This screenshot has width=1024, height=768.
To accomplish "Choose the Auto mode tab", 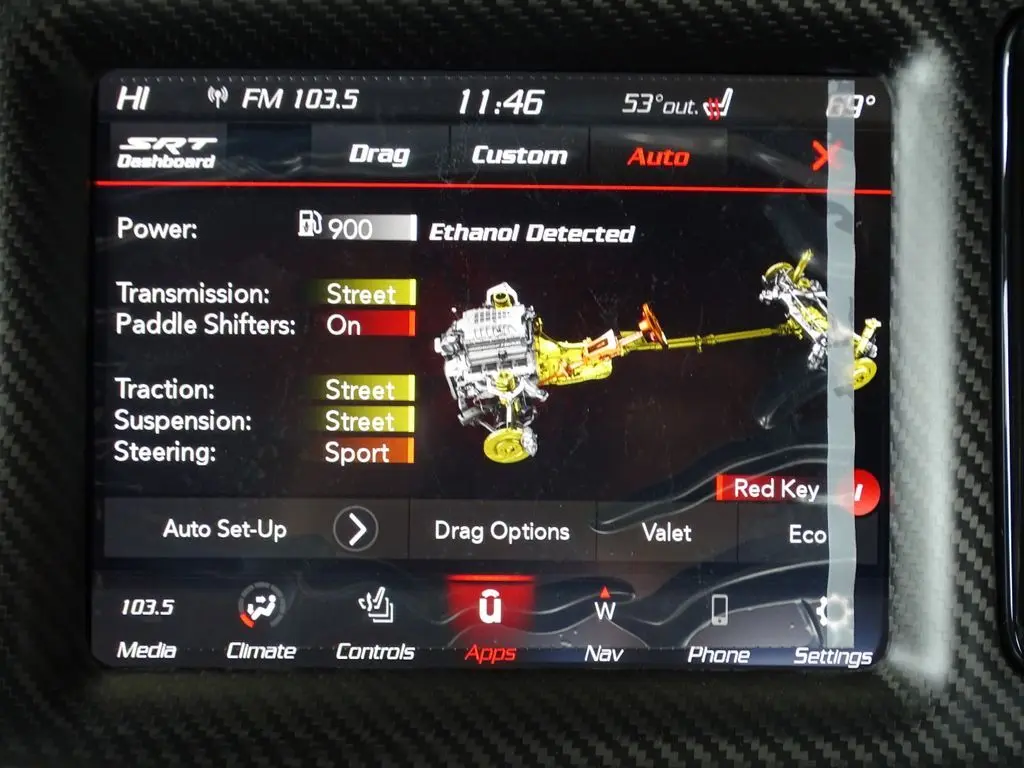I will coord(658,156).
